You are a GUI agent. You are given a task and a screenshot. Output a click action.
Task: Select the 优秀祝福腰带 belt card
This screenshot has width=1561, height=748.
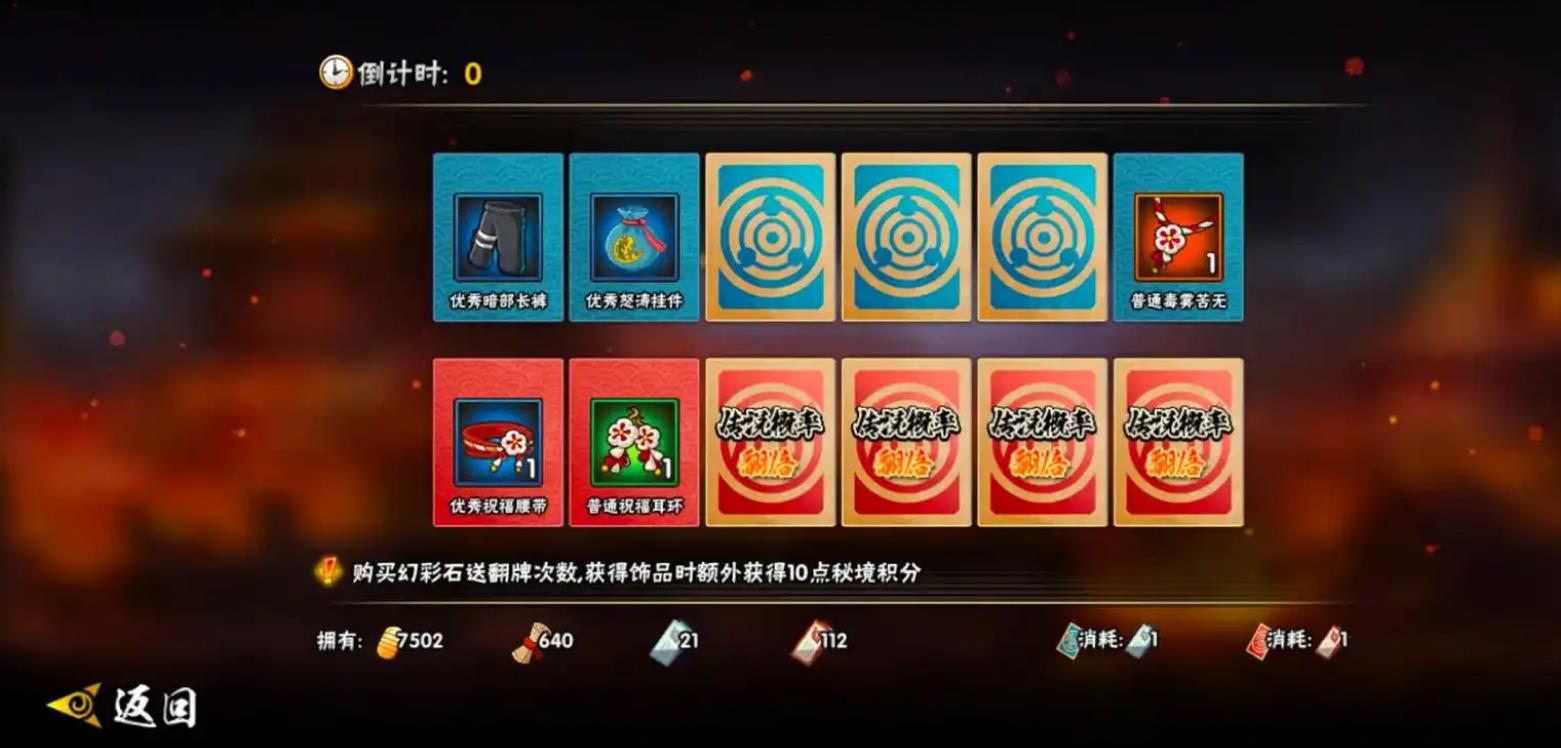point(498,440)
